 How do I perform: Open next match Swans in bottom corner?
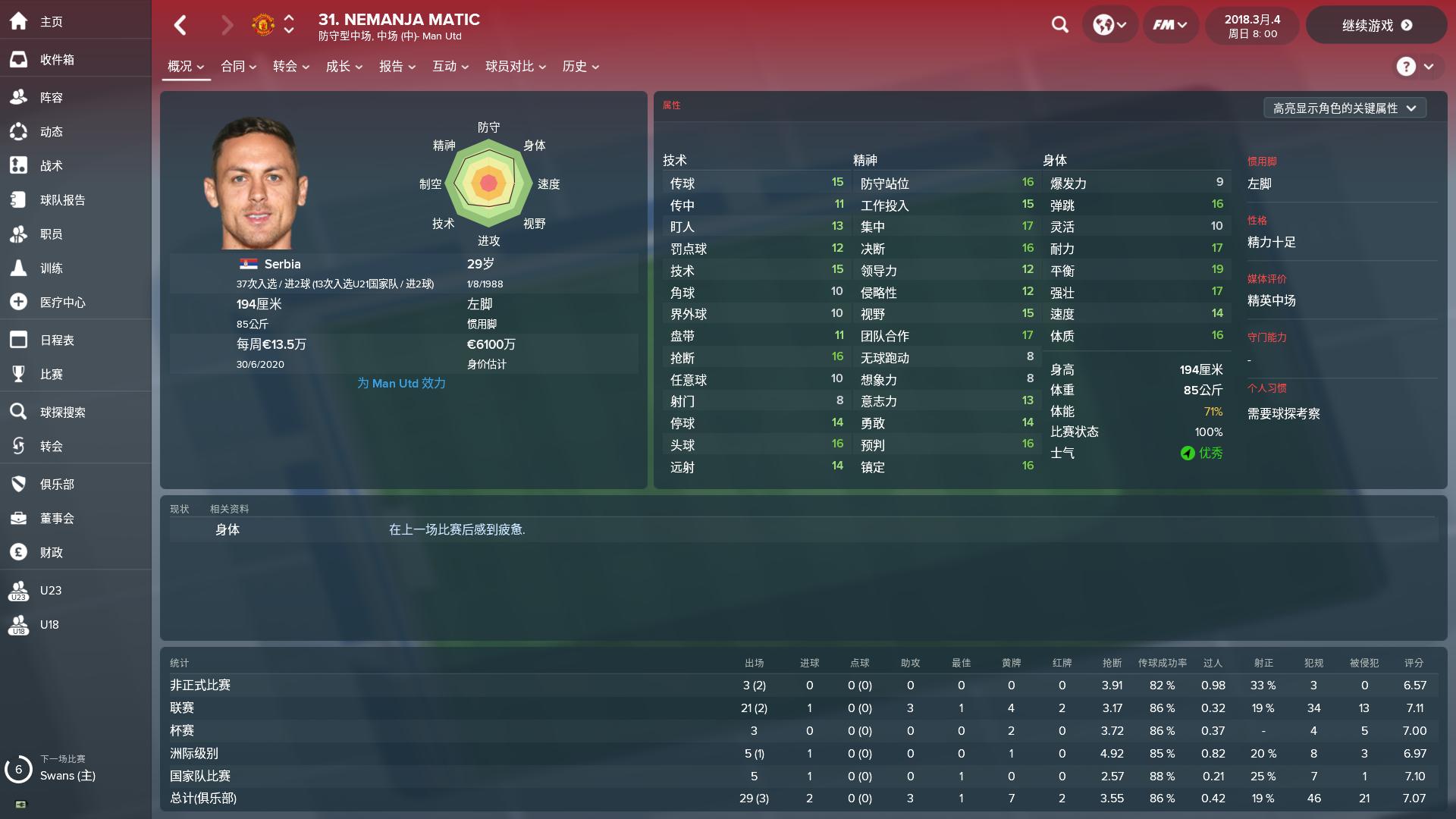click(x=67, y=776)
